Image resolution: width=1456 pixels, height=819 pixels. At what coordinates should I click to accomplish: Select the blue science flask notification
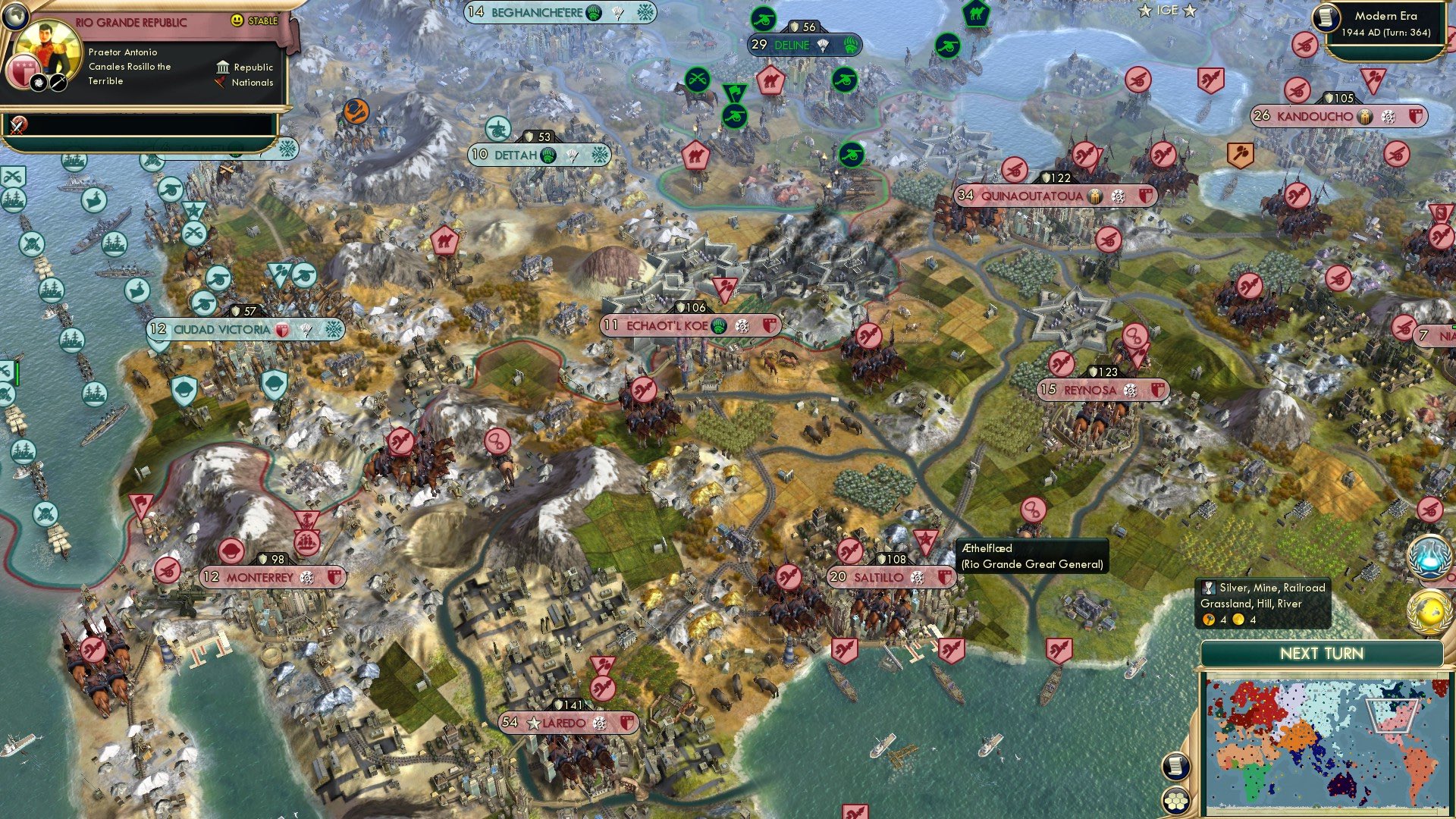(1429, 556)
